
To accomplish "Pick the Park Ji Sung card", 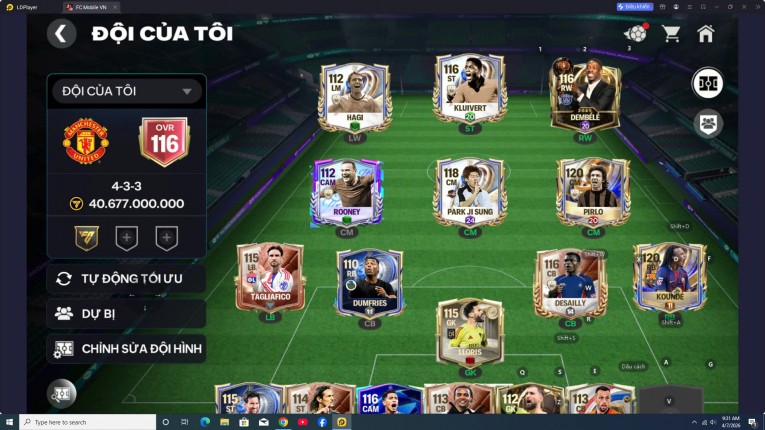I will [469, 190].
